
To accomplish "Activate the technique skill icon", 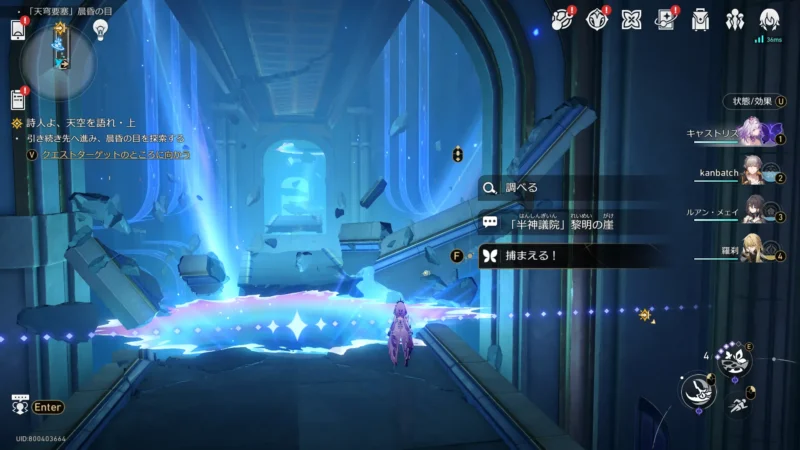I will [x=733, y=362].
